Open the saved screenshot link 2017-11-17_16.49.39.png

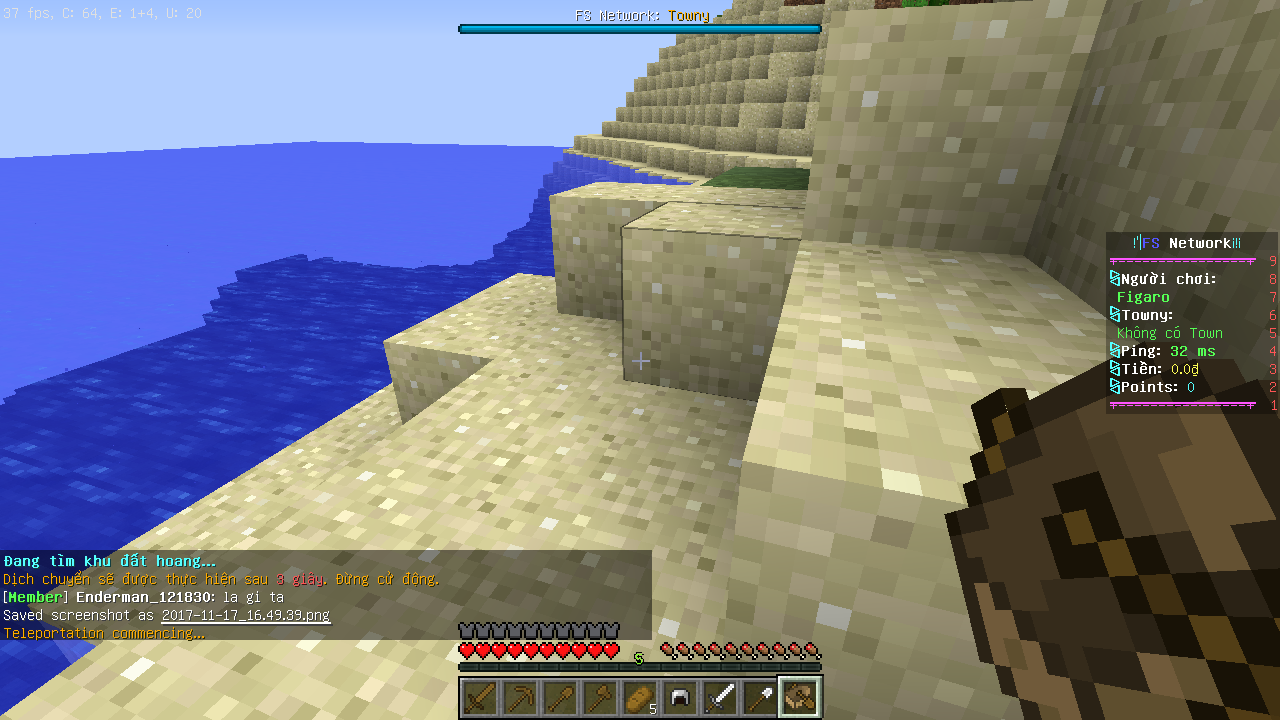tap(245, 616)
